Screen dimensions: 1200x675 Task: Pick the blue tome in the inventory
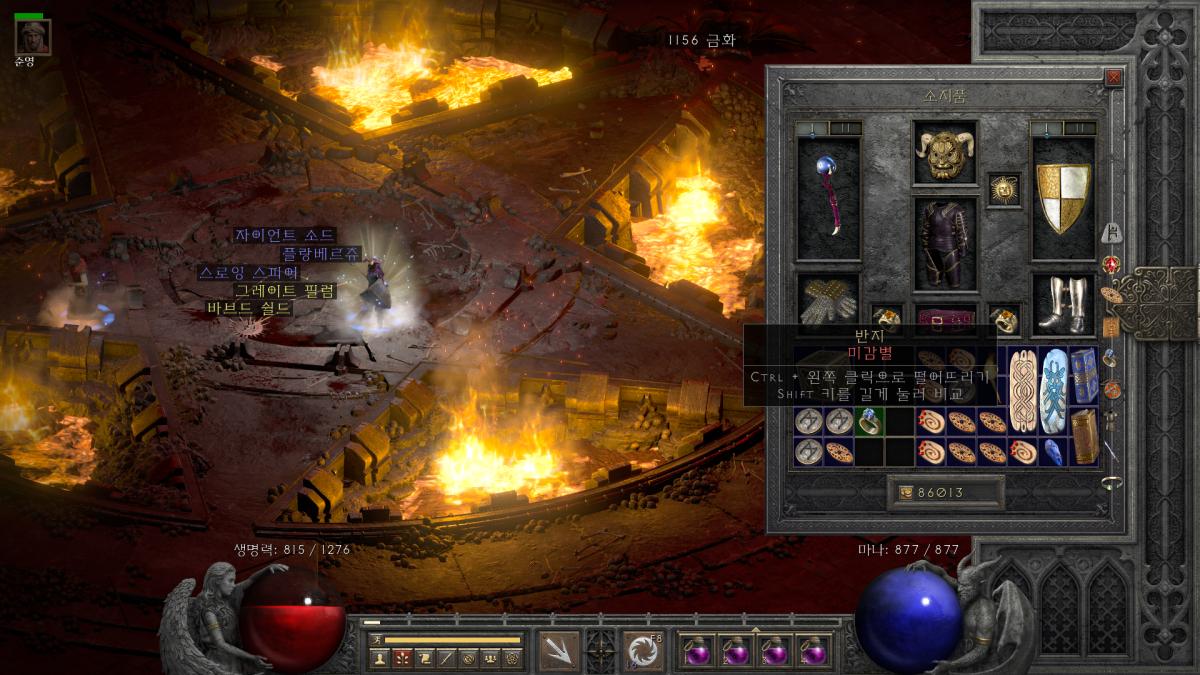coord(1084,375)
